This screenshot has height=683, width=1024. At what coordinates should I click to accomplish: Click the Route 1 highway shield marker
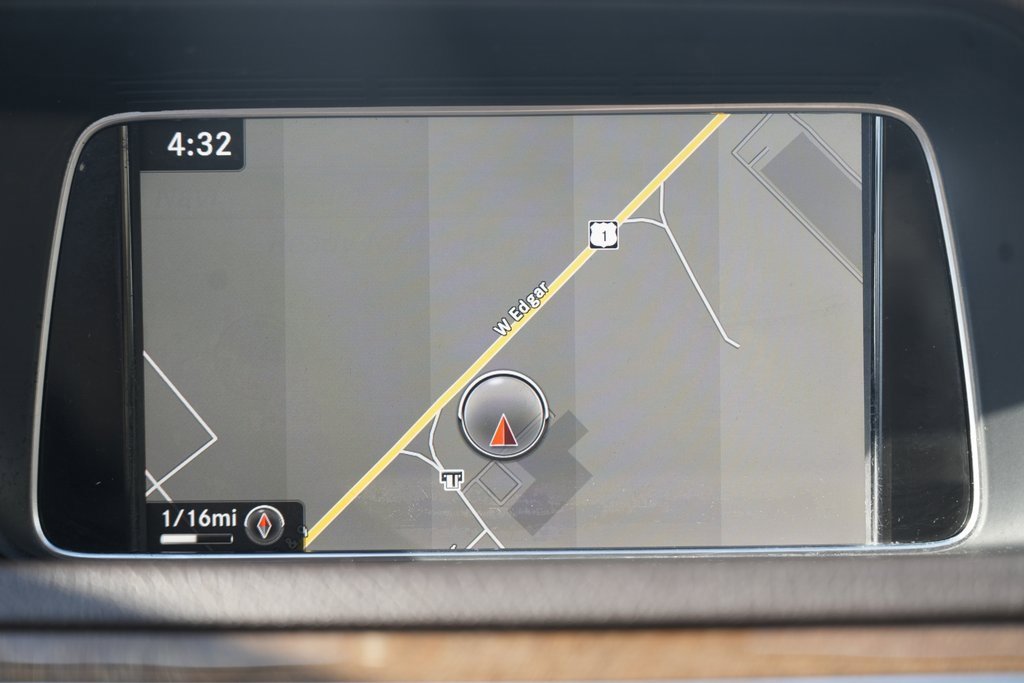point(603,235)
